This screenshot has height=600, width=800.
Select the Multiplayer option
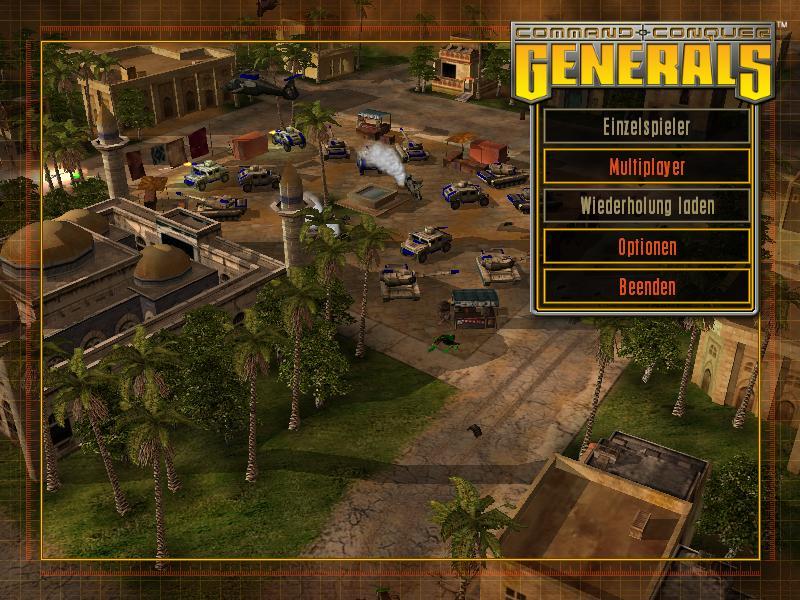pos(646,167)
